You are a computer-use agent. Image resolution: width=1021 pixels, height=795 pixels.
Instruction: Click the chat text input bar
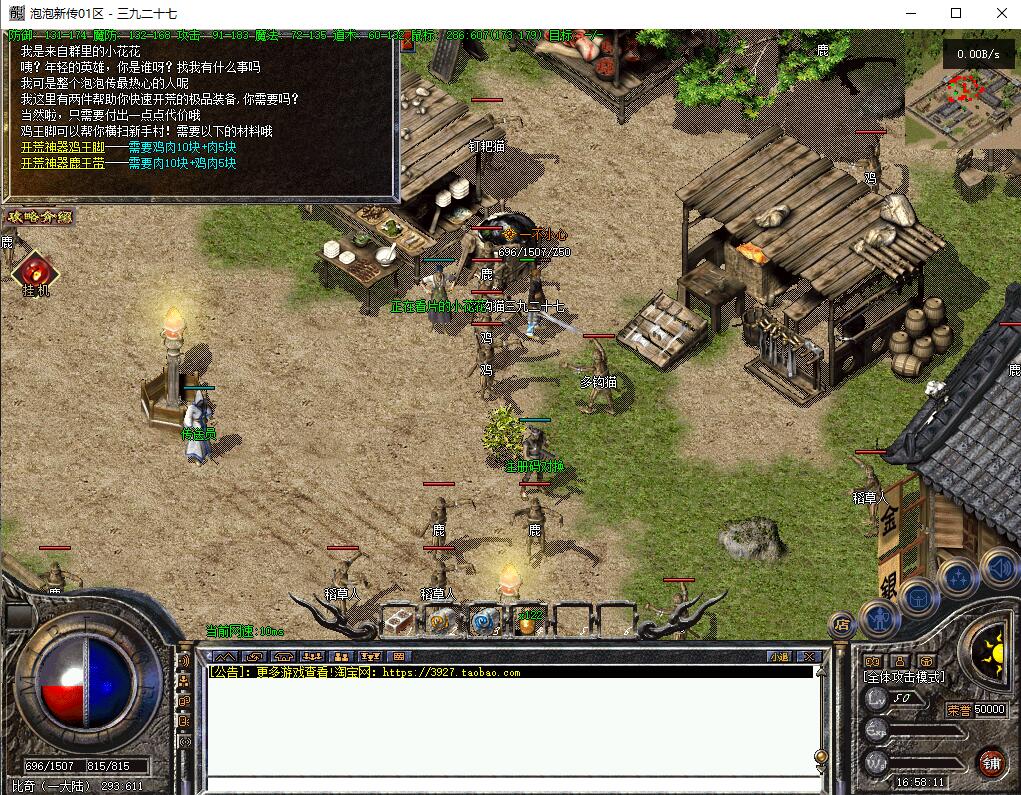510,784
